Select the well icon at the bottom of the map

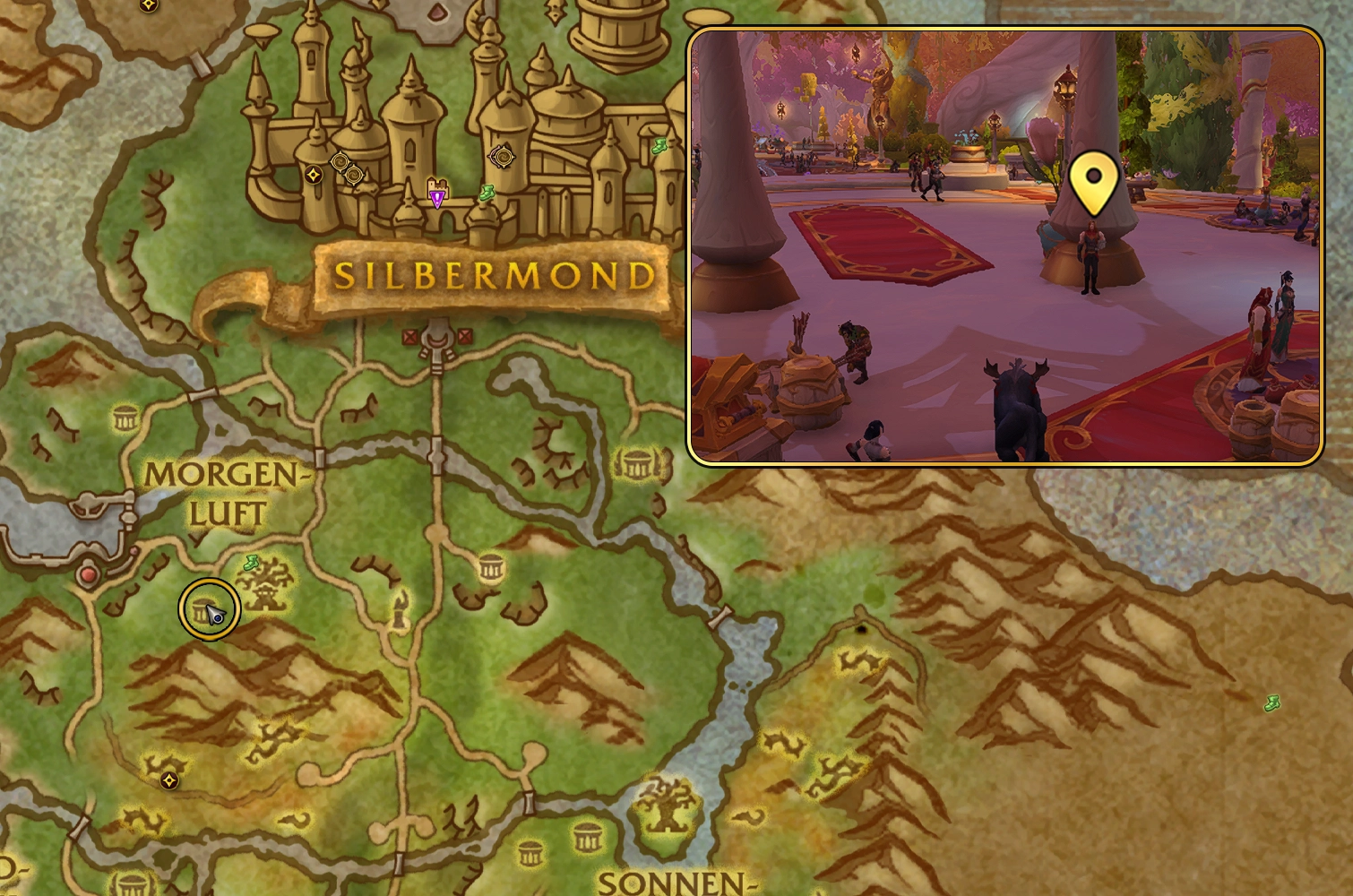pyautogui.click(x=530, y=853)
